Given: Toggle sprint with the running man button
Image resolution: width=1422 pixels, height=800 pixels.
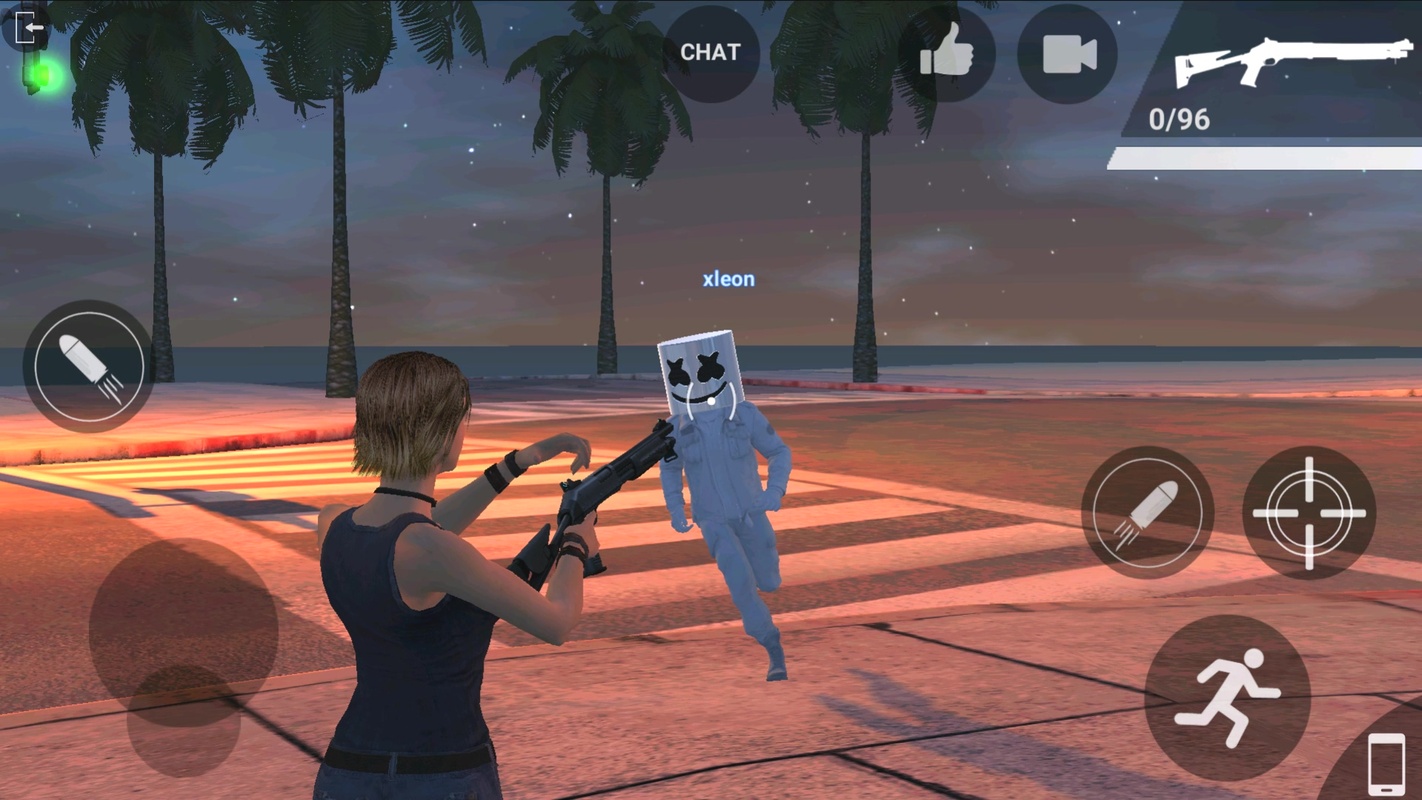Looking at the screenshot, I should click(x=1227, y=697).
